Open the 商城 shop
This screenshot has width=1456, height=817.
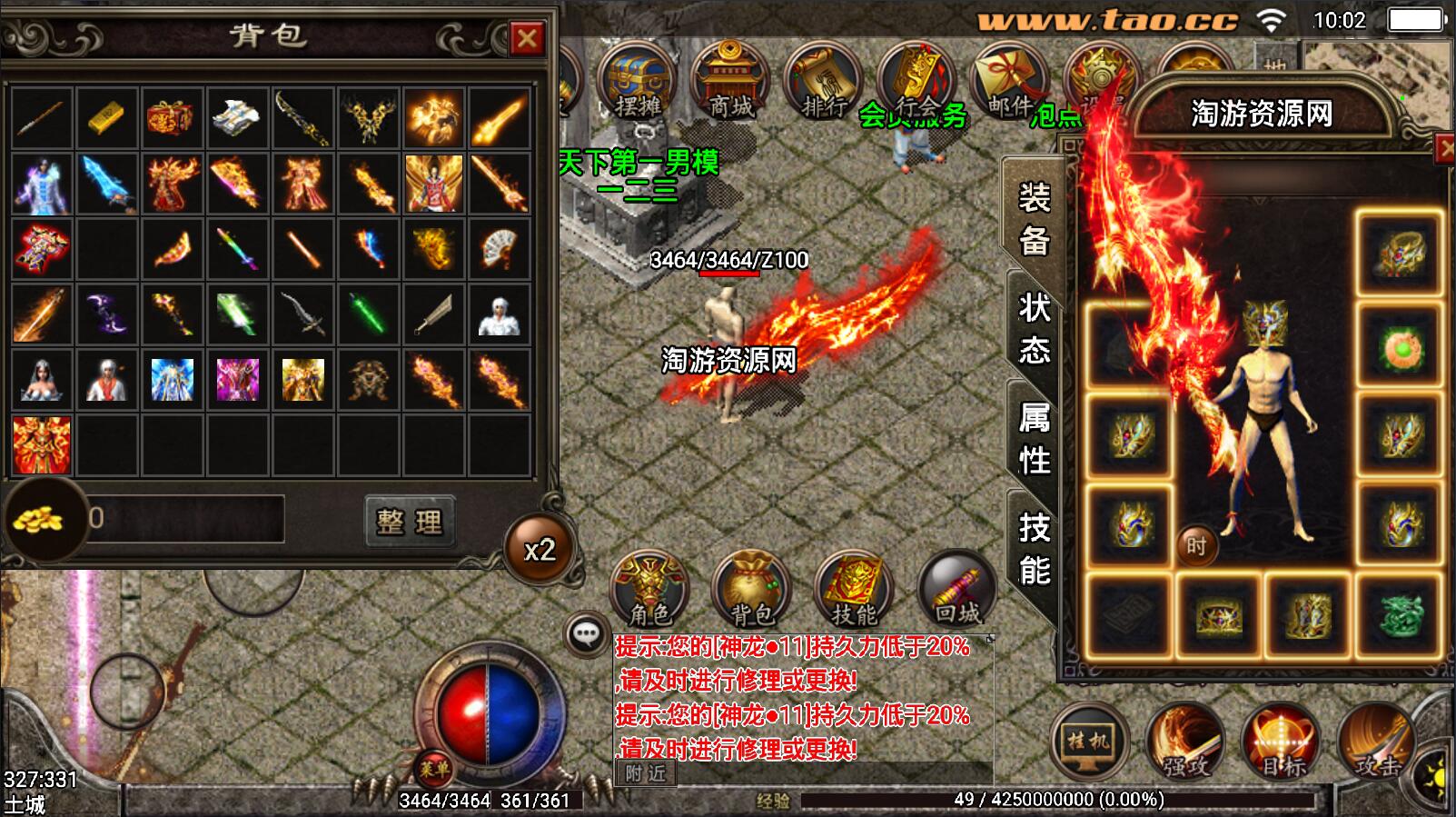[x=729, y=86]
